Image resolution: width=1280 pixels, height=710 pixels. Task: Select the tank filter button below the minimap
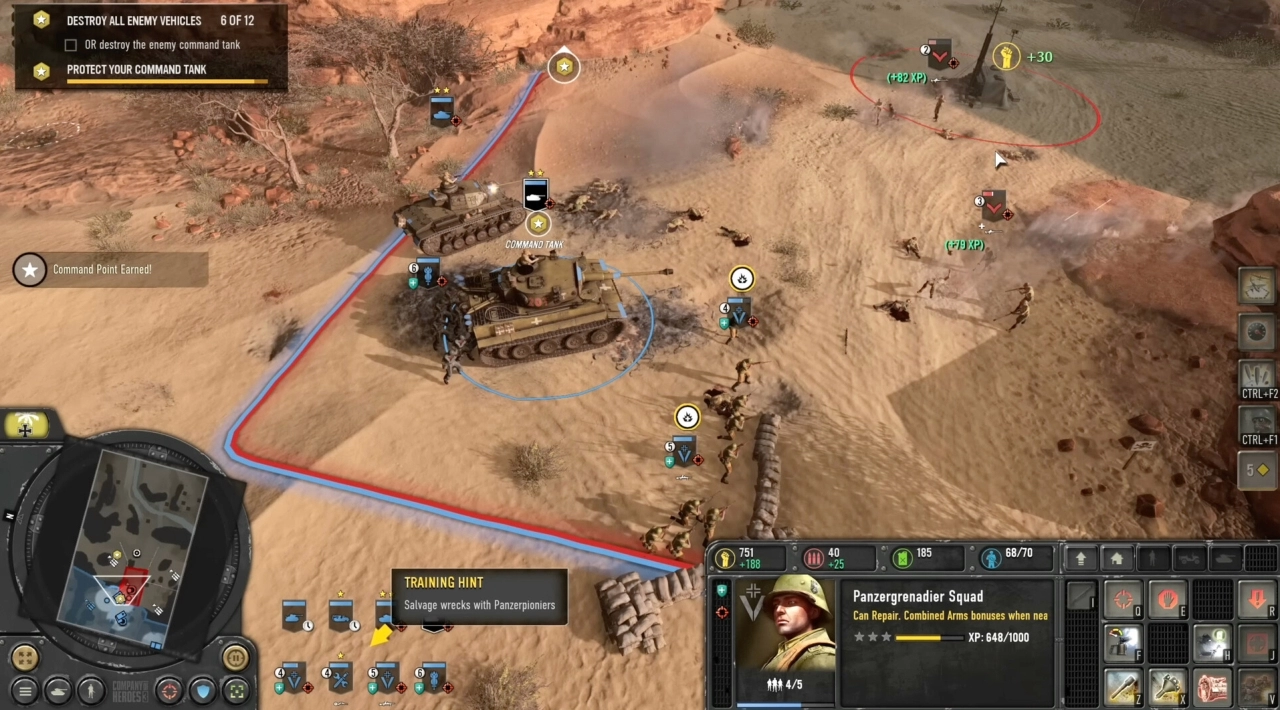pos(58,690)
